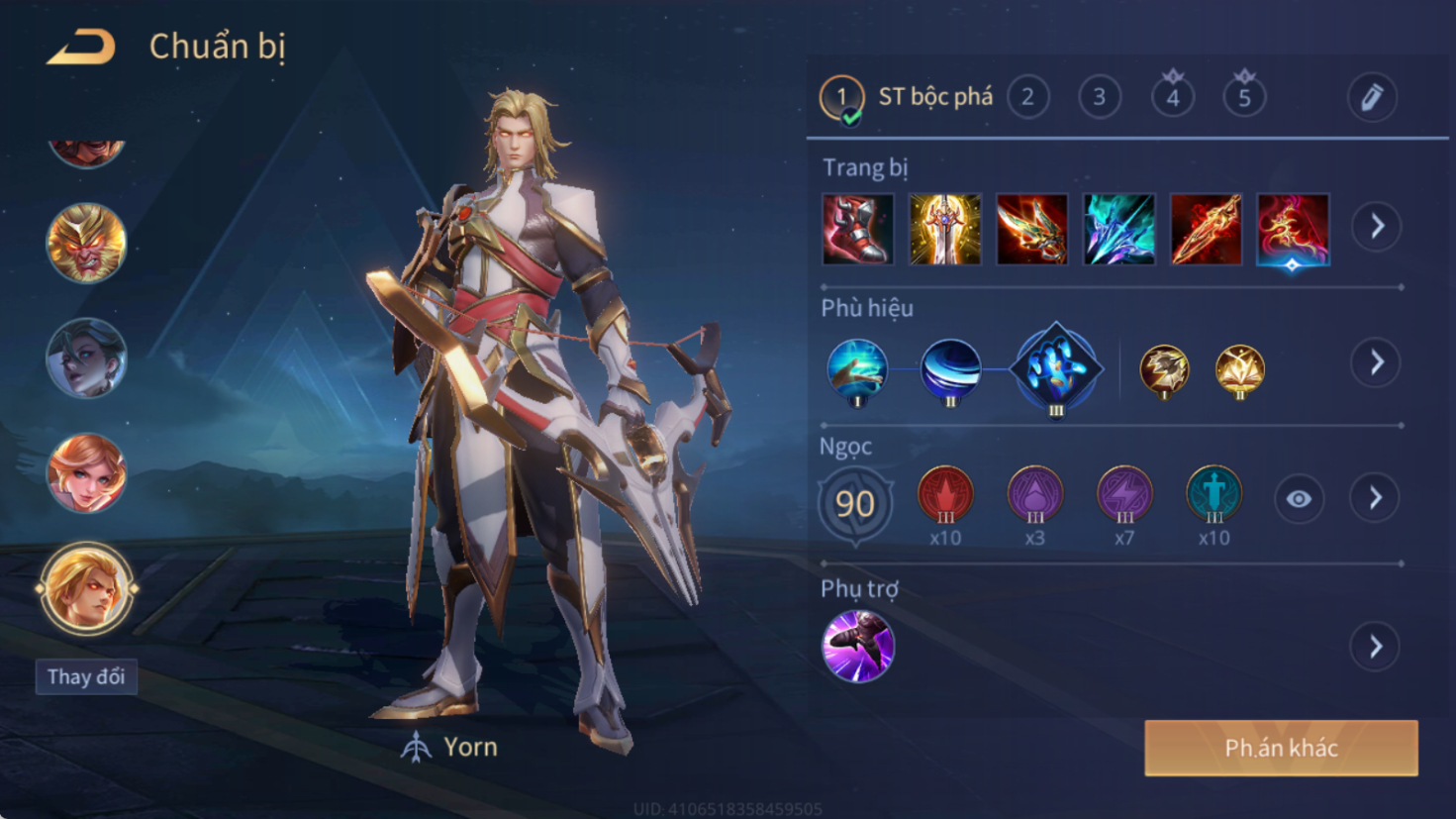Switch to build preset 2
This screenshot has height=819, width=1456.
[x=1027, y=97]
